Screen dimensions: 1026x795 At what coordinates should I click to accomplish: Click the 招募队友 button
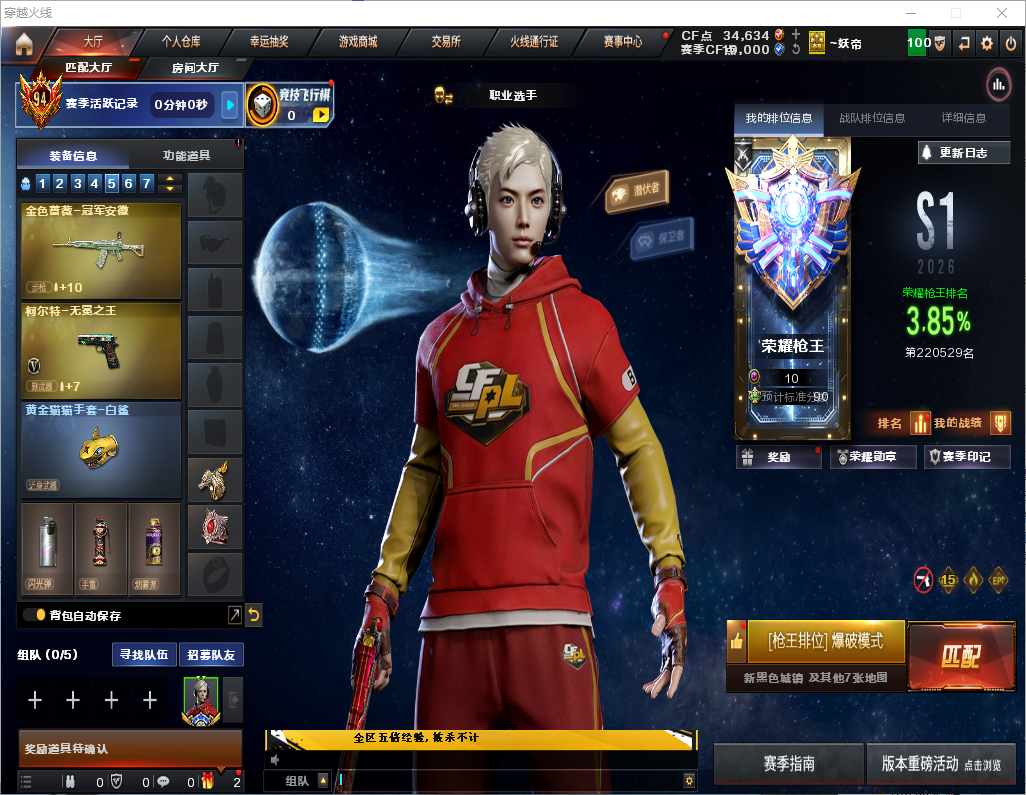tap(211, 655)
